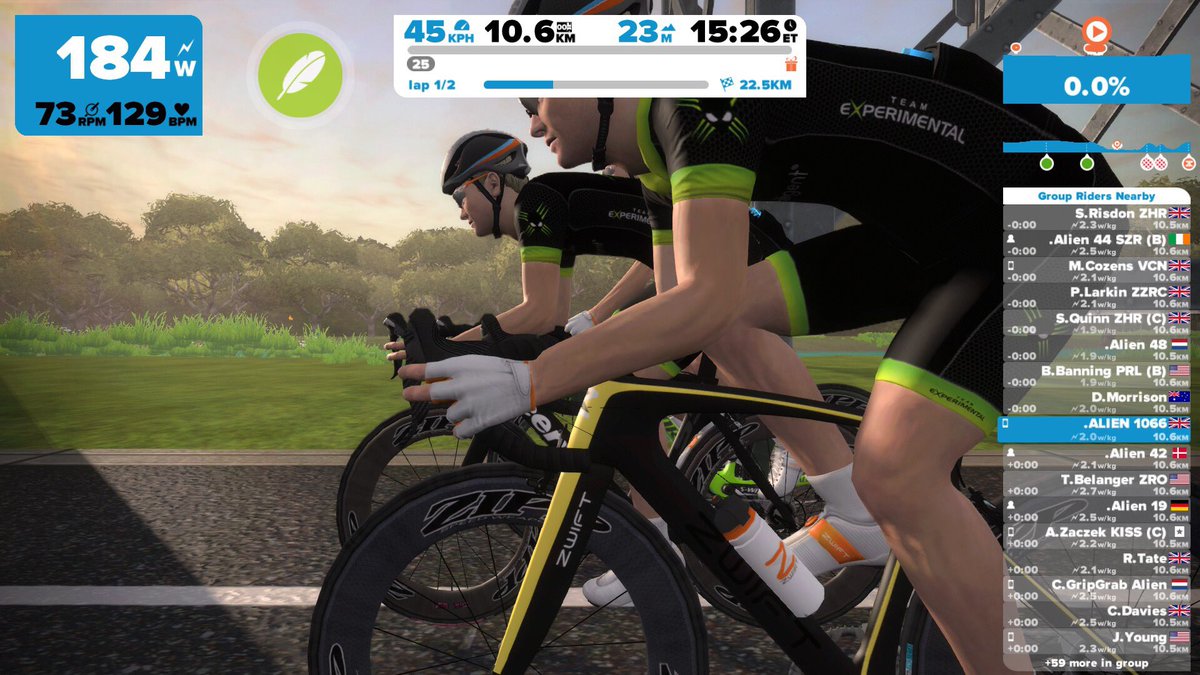The image size is (1200, 675).
Task: Select S.Risdon ZHR in the rider list
Action: tap(1096, 219)
